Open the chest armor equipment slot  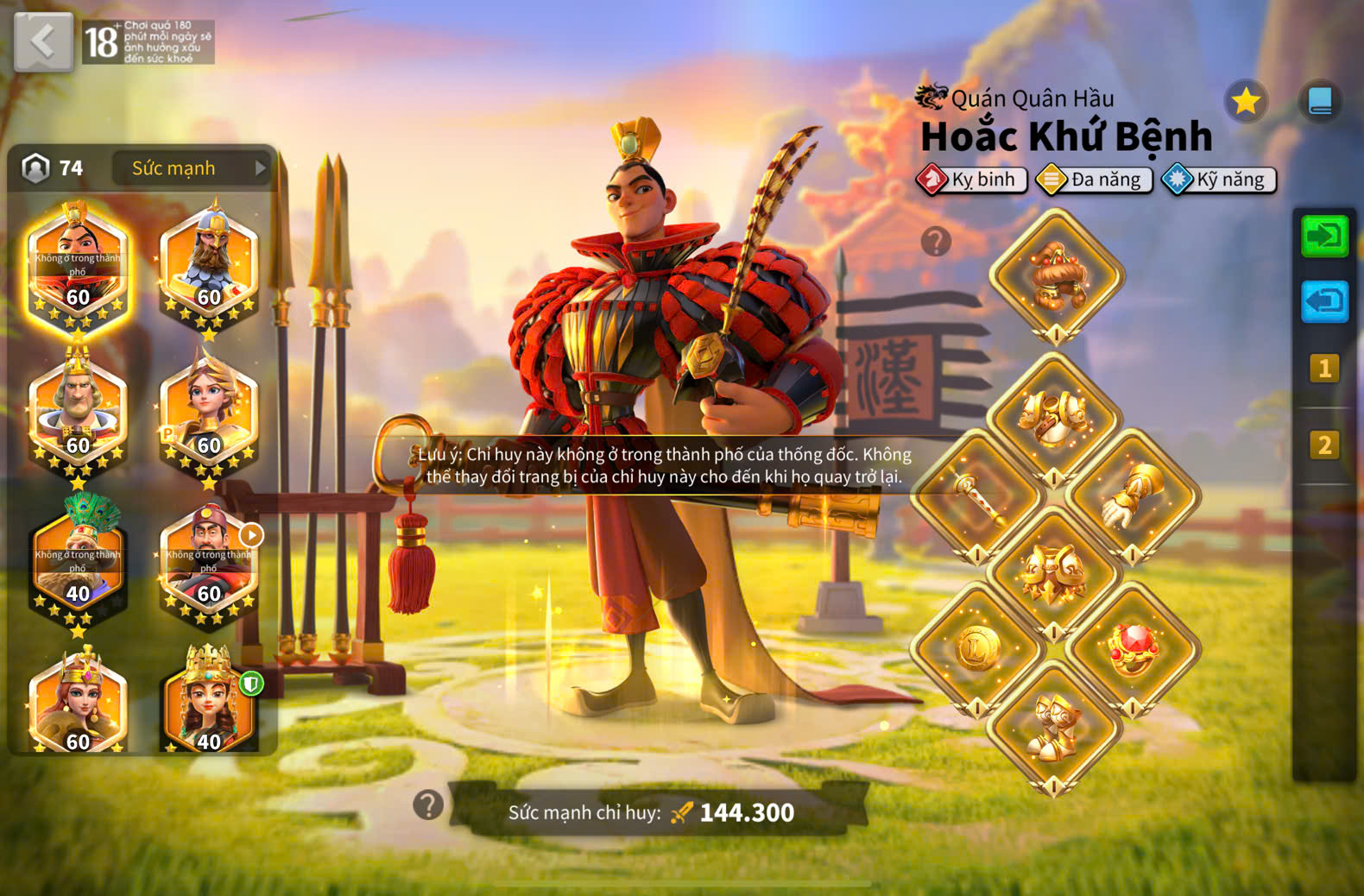click(x=1054, y=420)
